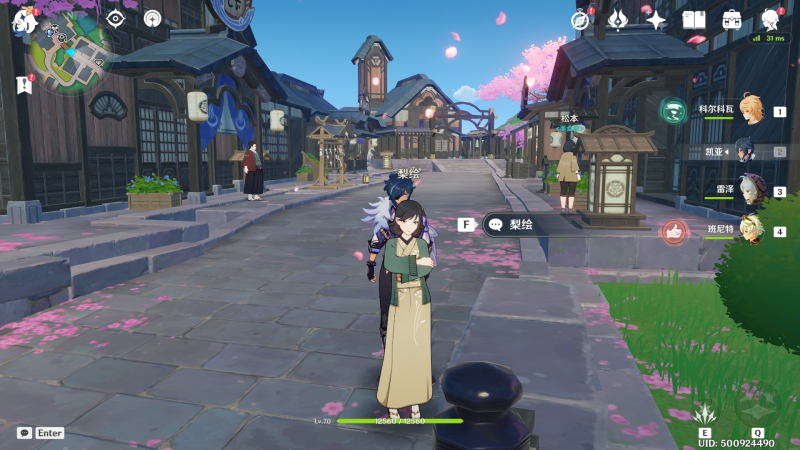
Task: Open the Paimon menu
Action: click(24, 20)
